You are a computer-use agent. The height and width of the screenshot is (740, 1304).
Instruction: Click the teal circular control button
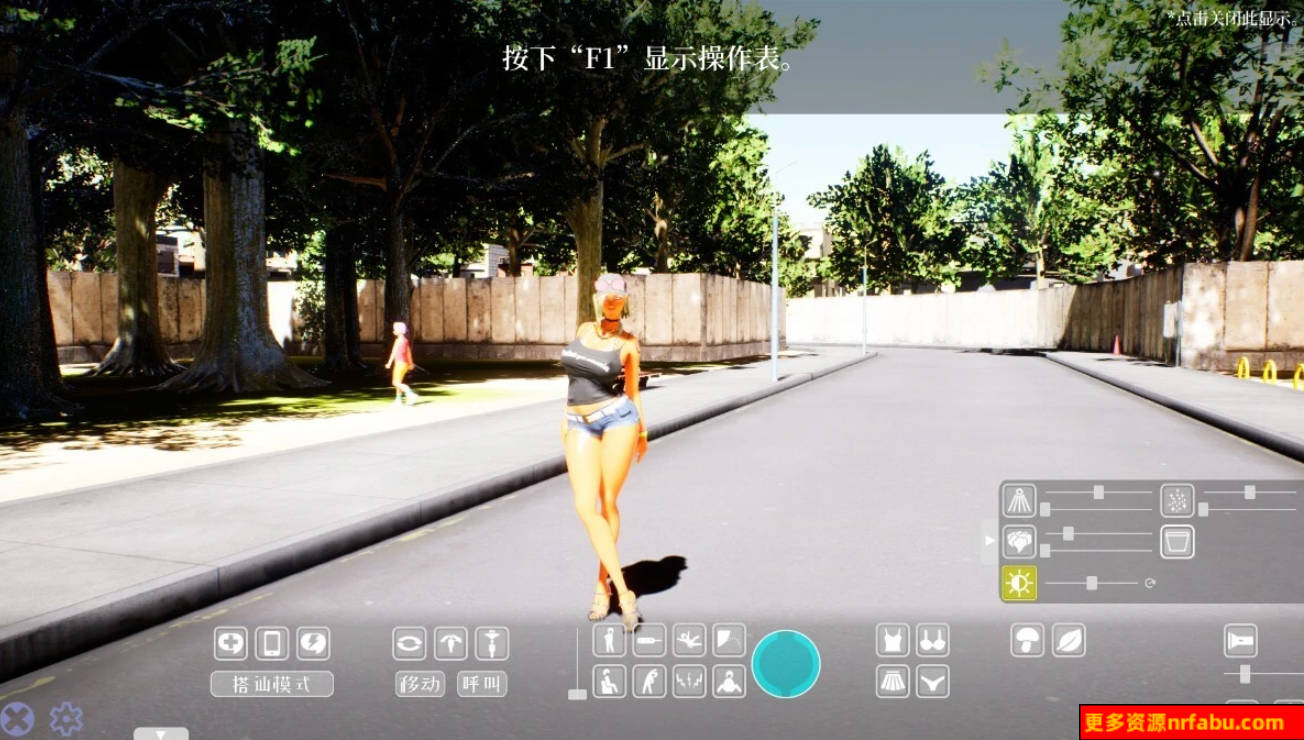(789, 665)
